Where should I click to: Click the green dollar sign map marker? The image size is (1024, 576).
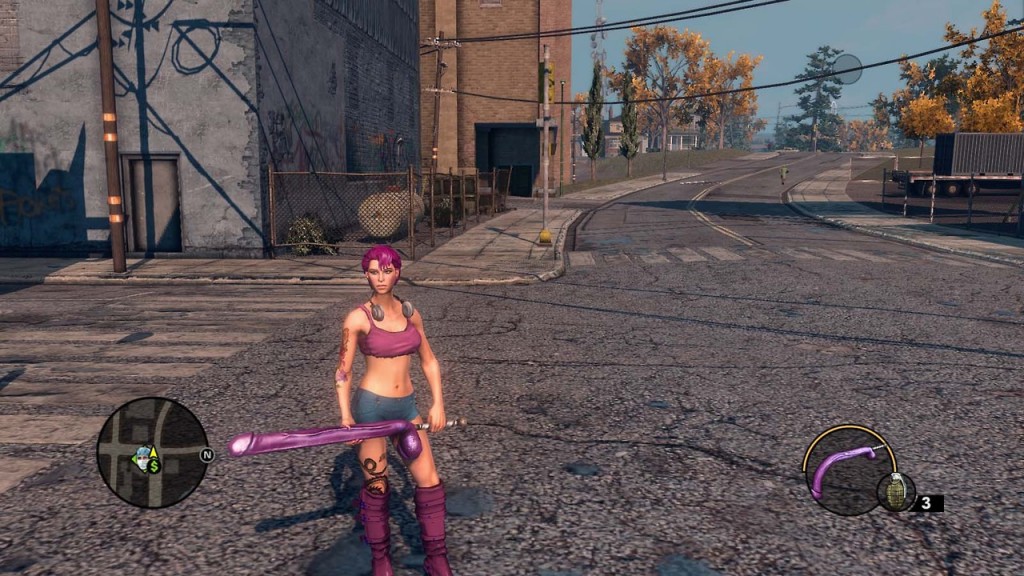coord(155,466)
